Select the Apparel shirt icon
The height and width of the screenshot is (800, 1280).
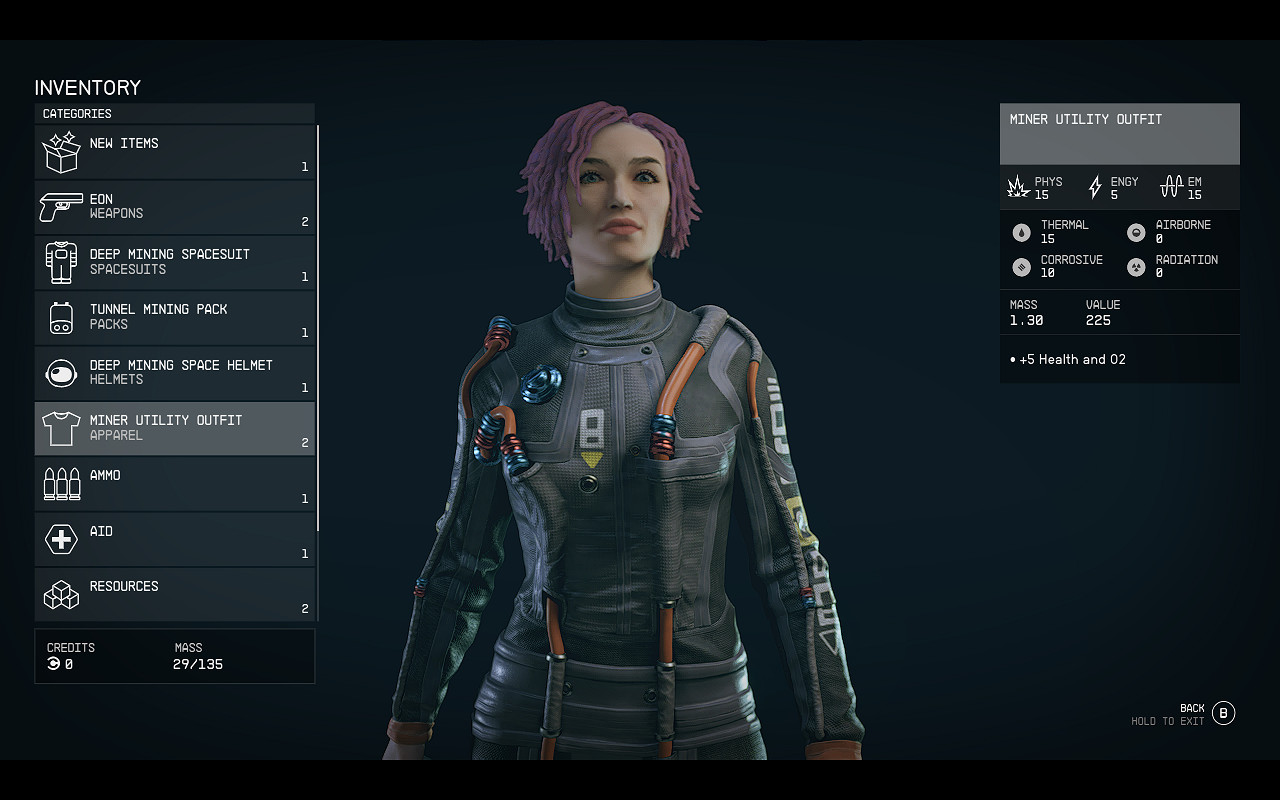pos(61,428)
